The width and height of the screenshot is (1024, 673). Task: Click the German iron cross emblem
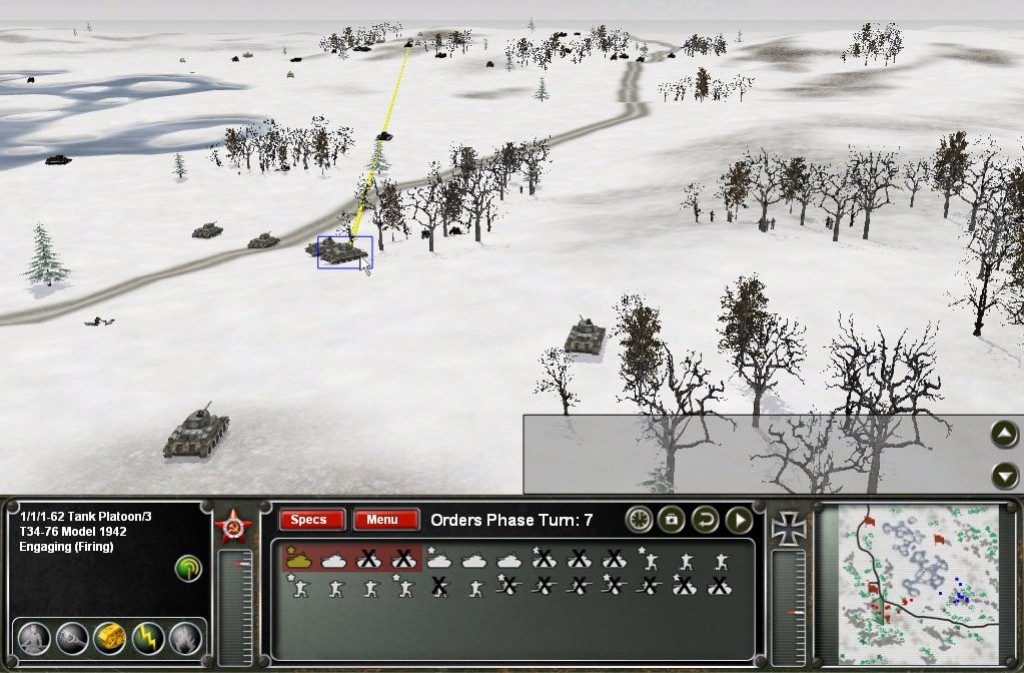click(789, 528)
